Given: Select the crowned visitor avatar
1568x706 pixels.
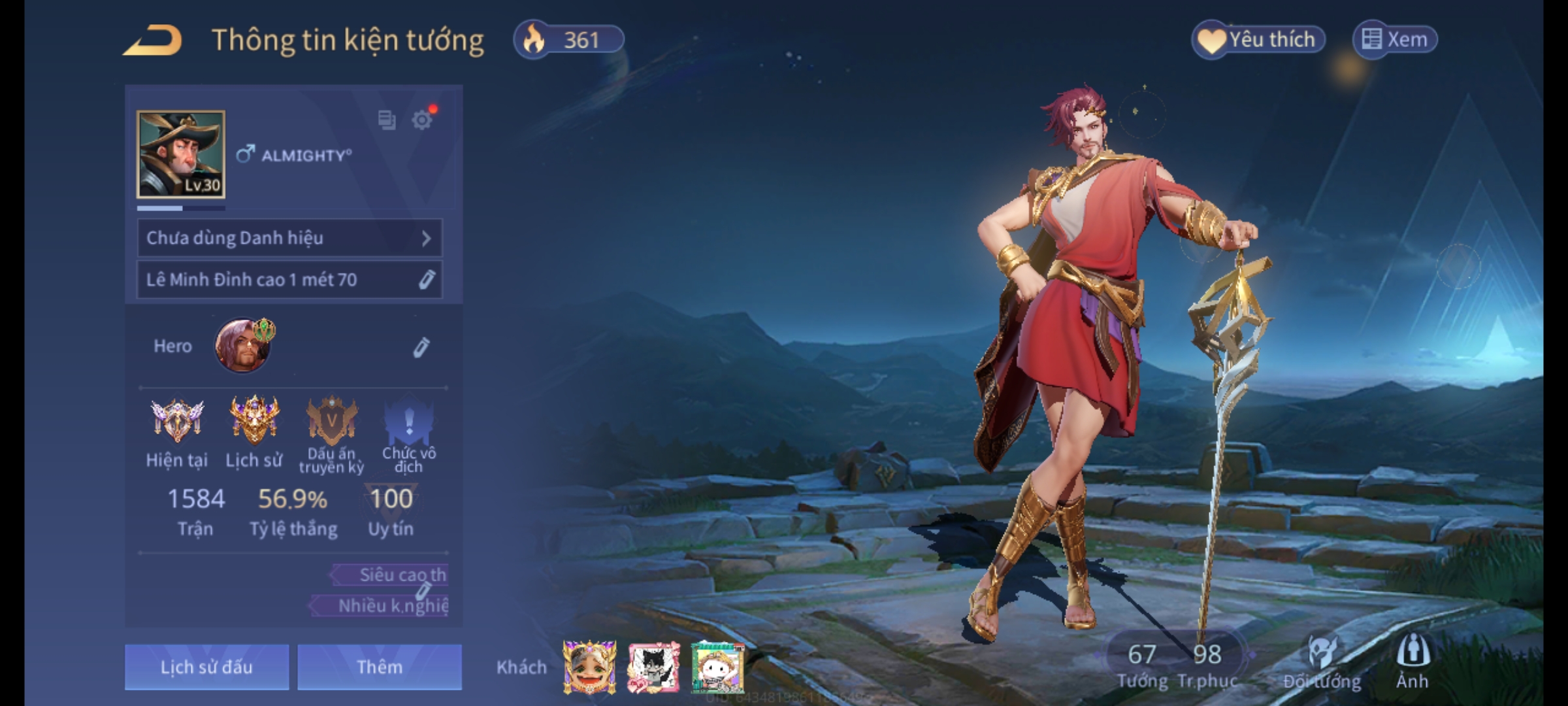Looking at the screenshot, I should coord(589,667).
